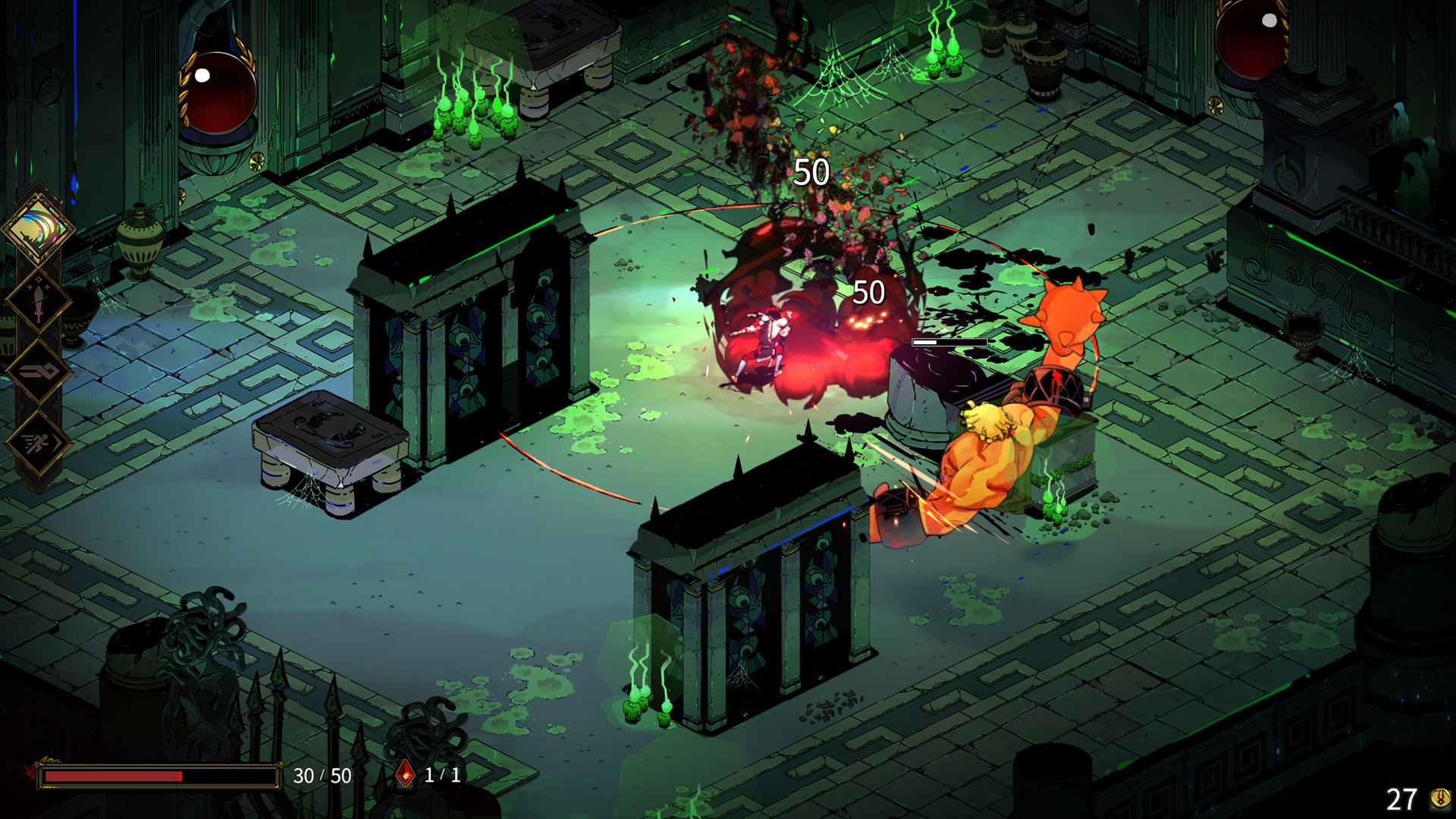
Task: Choose the running figure dash boon slot
Action: pyautogui.click(x=38, y=442)
